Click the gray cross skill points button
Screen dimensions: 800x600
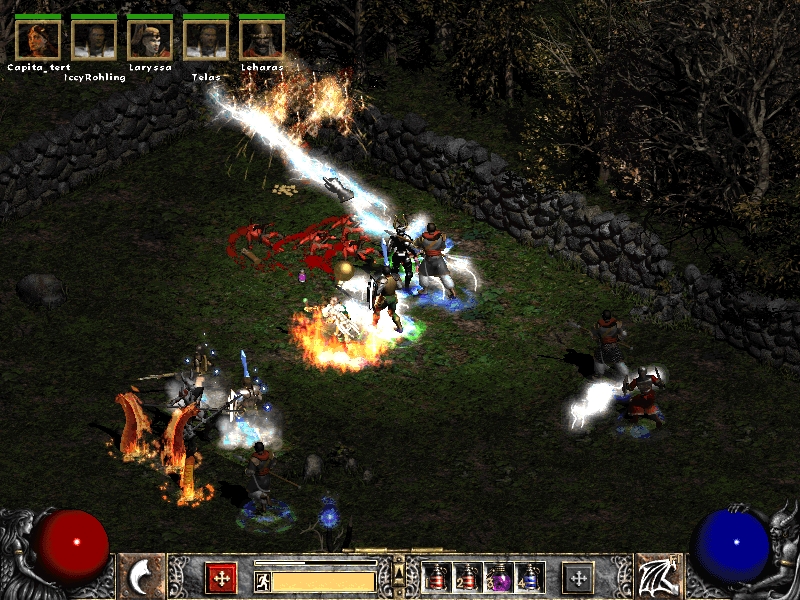[x=577, y=577]
